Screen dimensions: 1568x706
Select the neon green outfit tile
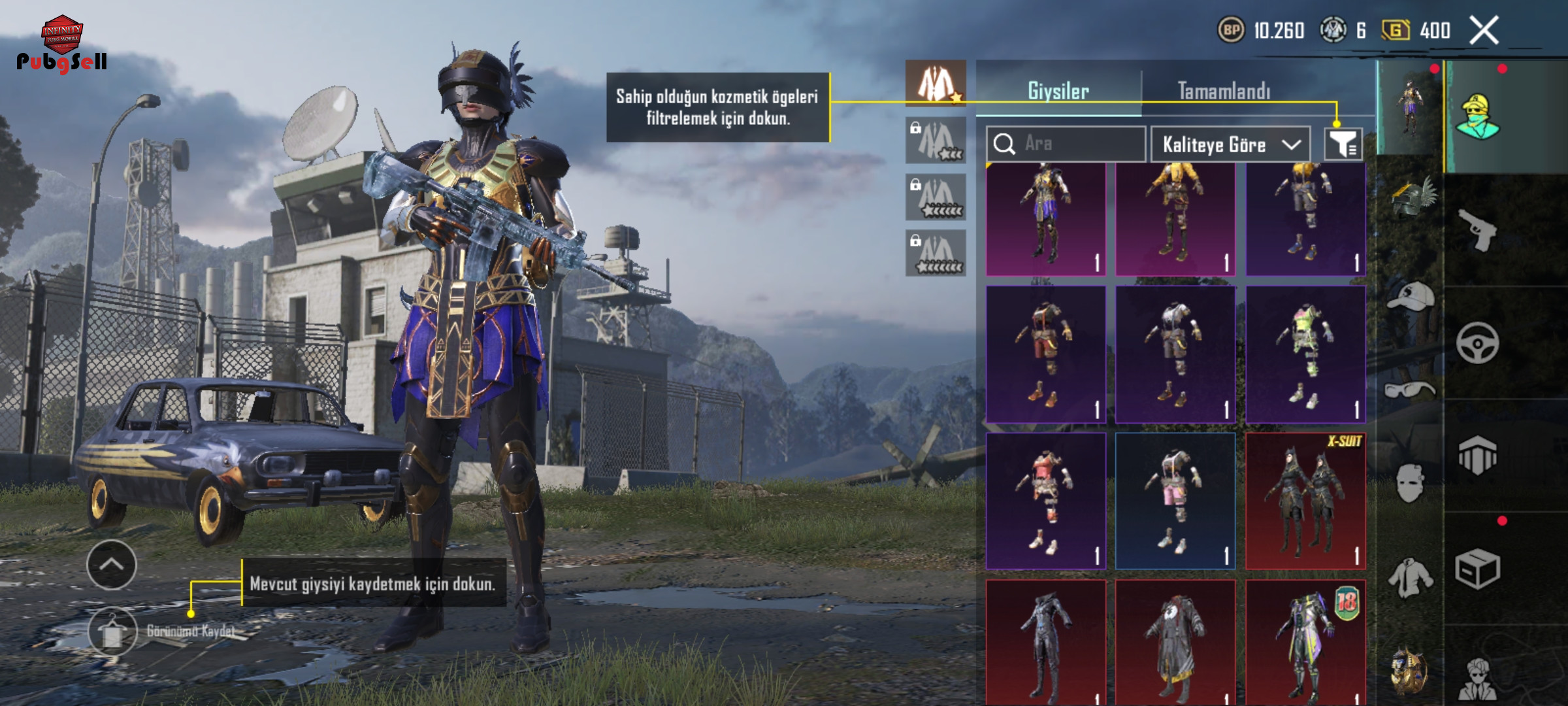click(x=1305, y=354)
